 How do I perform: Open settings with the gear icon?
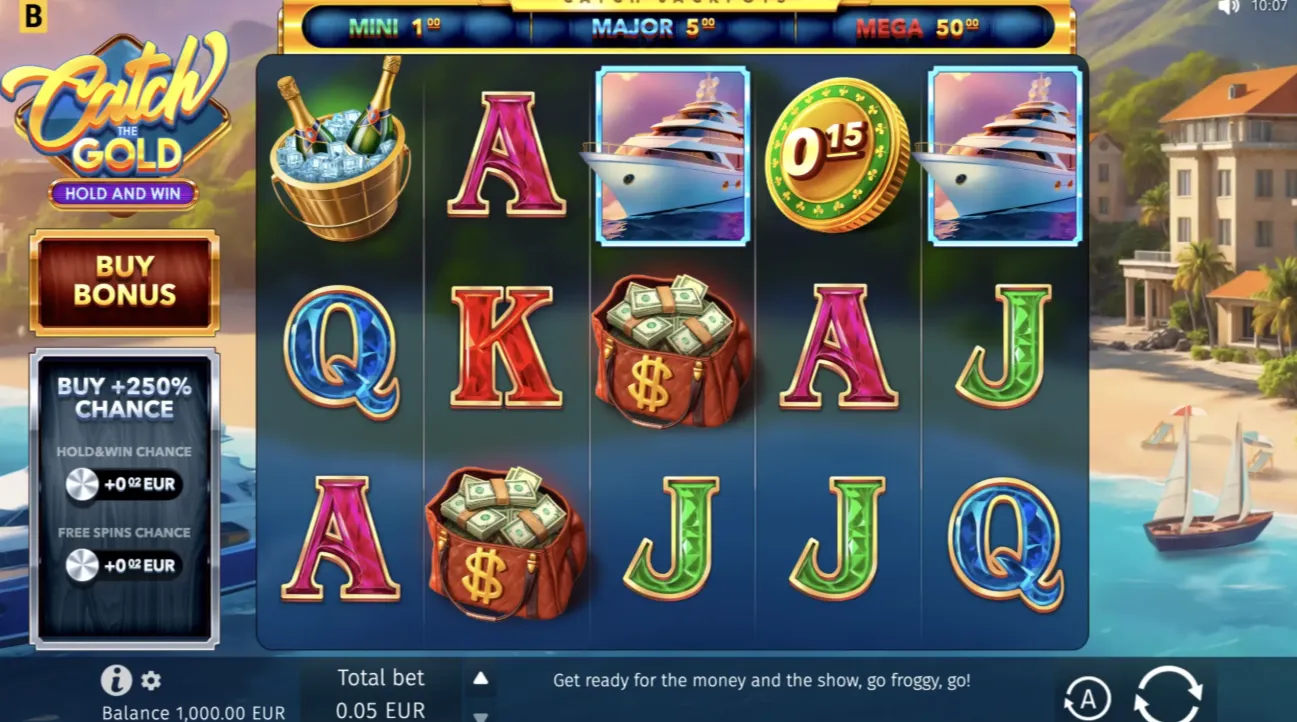click(151, 681)
